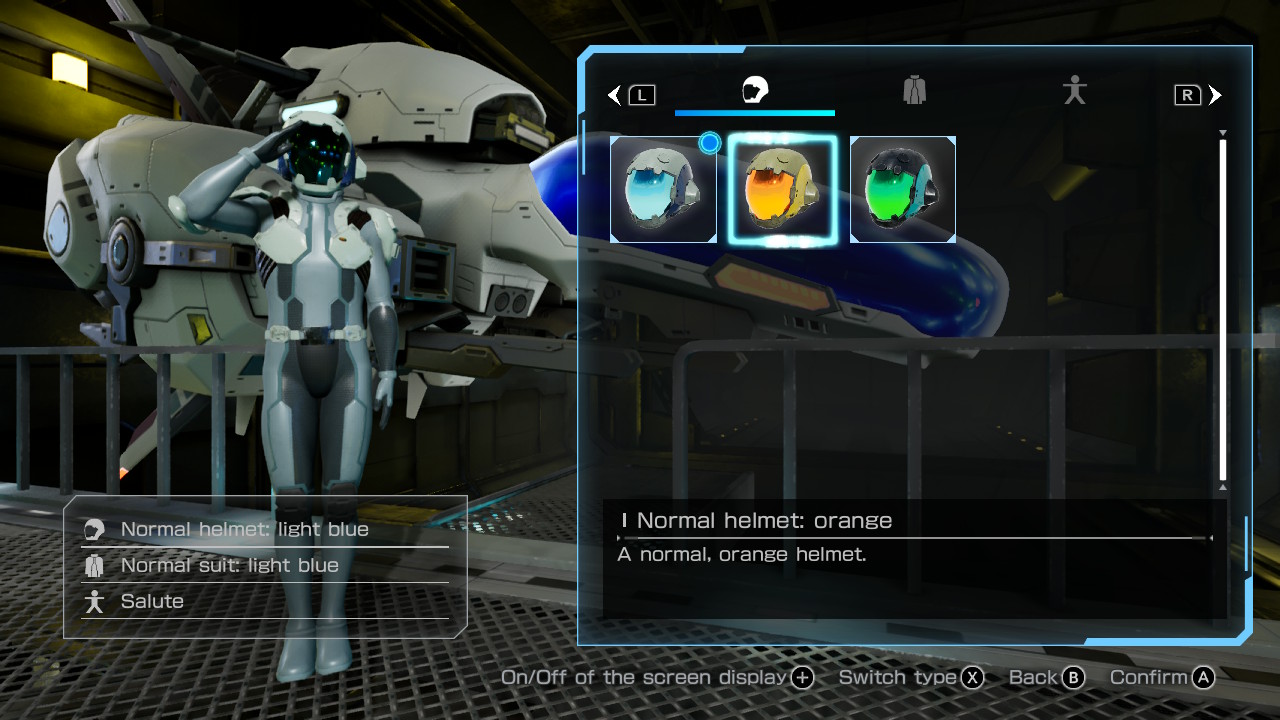Screen dimensions: 1280x720
Task: Toggle 'On/Off of the screen display'
Action: click(x=800, y=677)
